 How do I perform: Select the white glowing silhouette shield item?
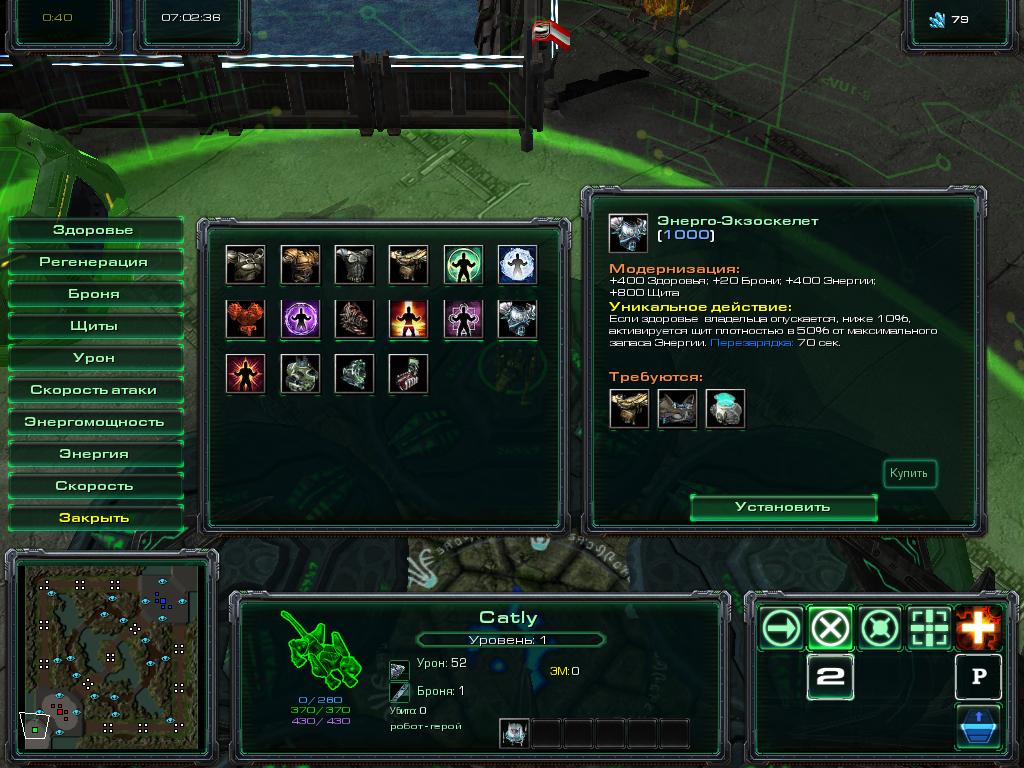click(x=517, y=265)
